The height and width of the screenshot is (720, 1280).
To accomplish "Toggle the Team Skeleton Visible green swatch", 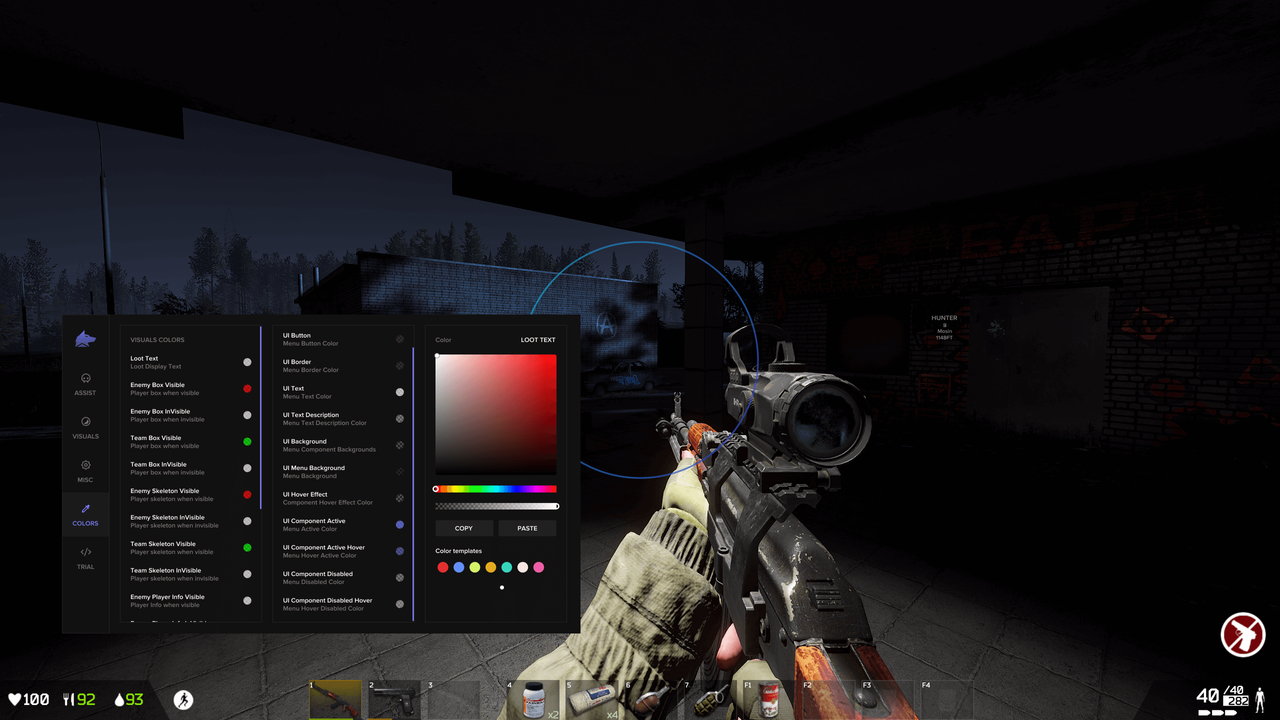I will point(247,547).
